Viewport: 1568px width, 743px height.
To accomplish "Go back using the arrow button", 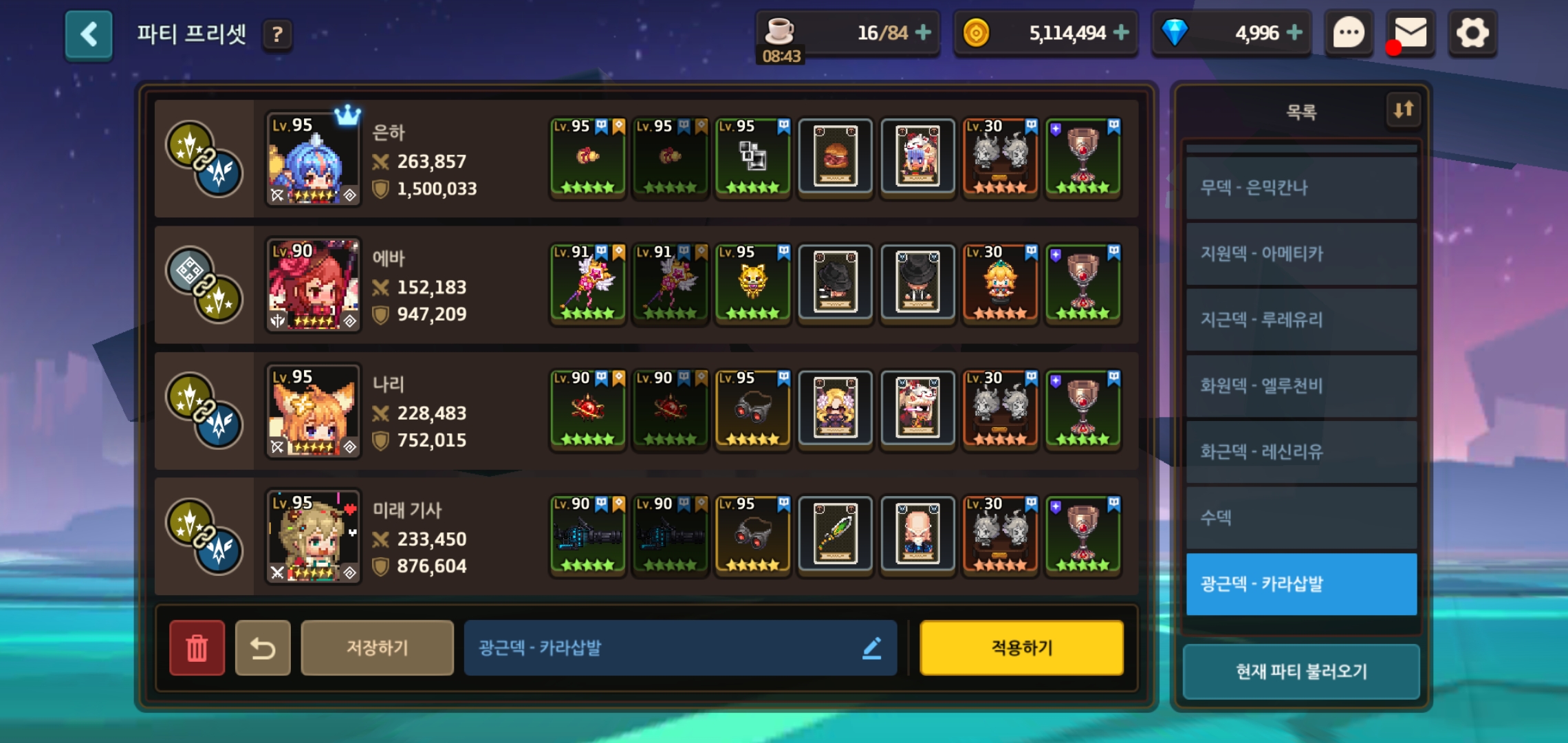I will click(x=89, y=34).
